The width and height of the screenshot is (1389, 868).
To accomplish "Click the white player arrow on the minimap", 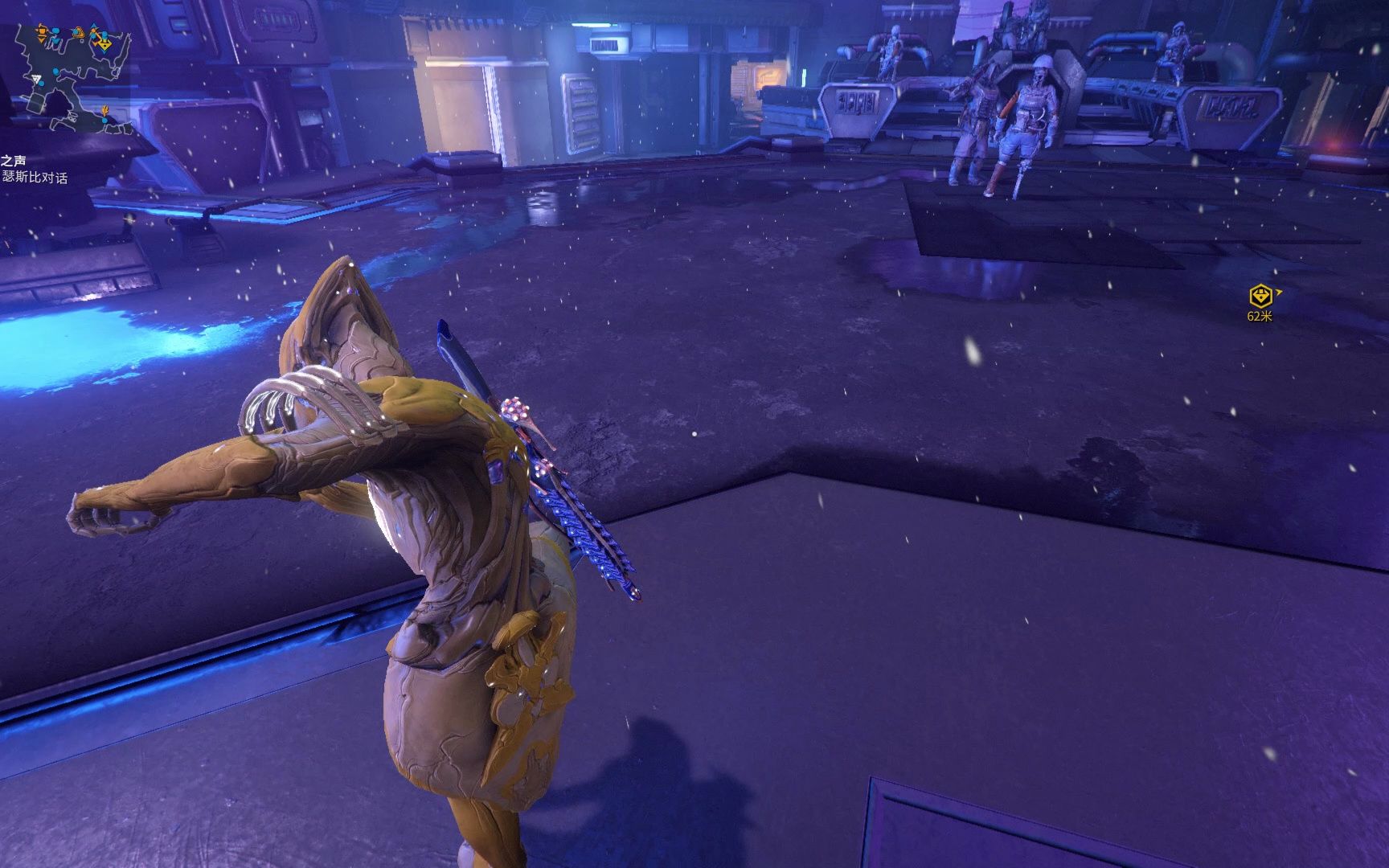I will 38,80.
